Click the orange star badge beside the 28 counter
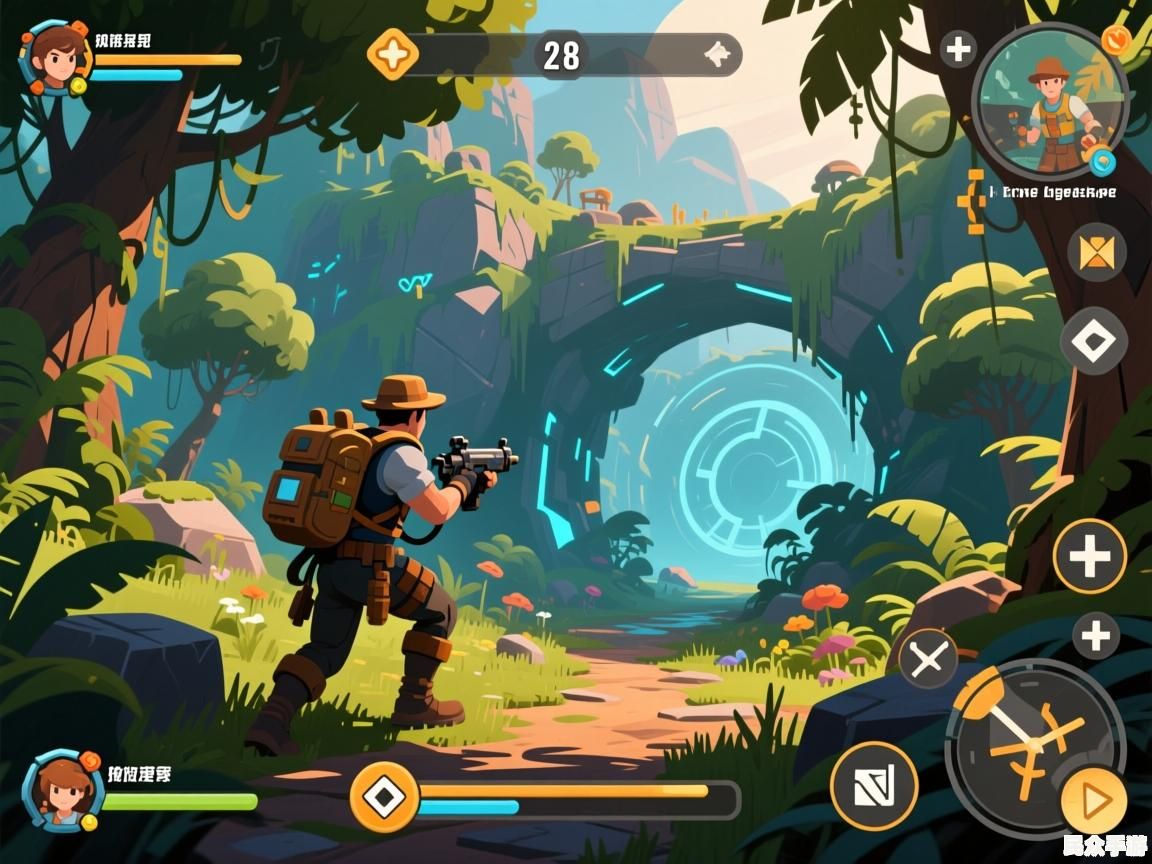The width and height of the screenshot is (1152, 864). [x=393, y=54]
